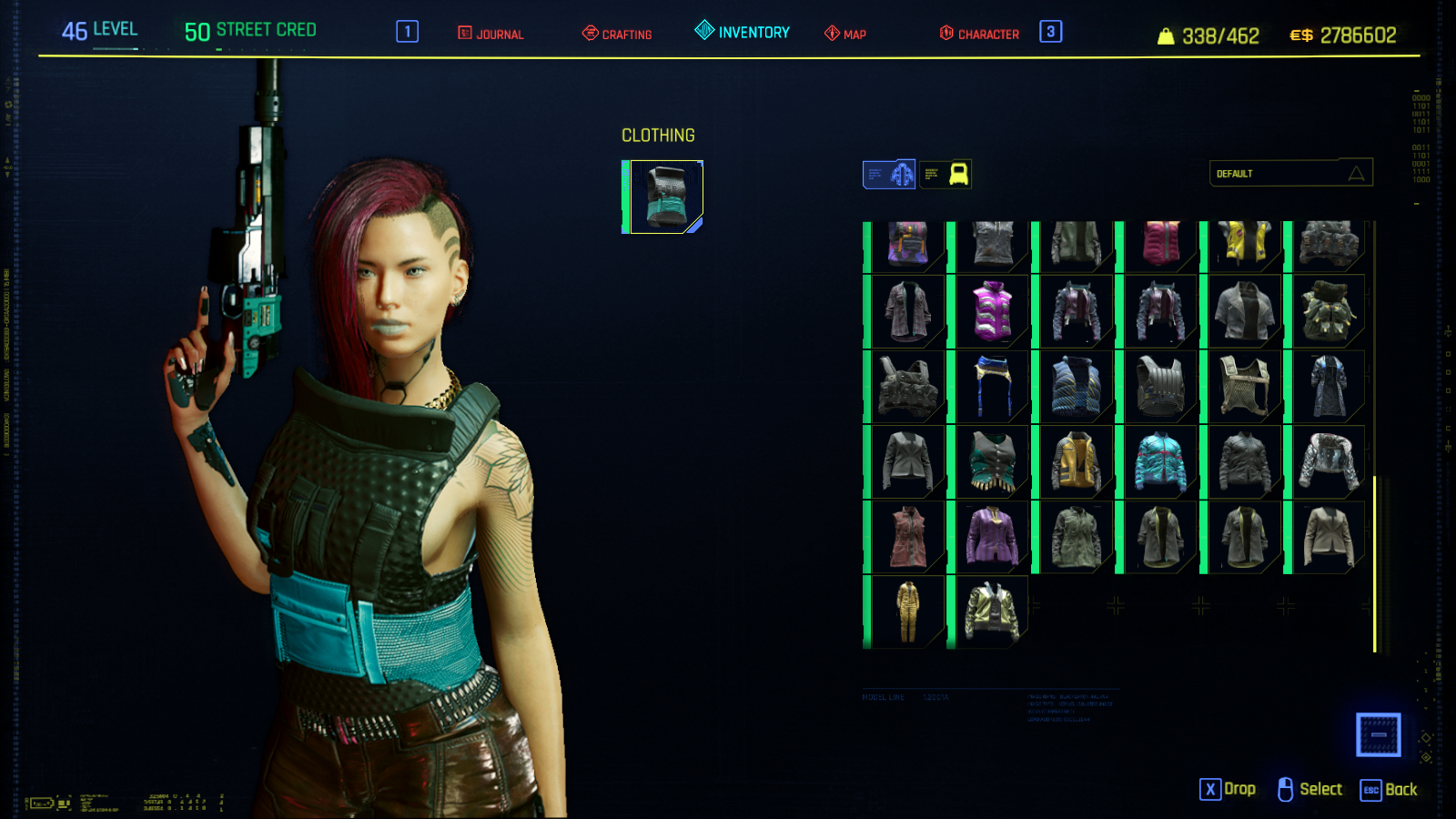Open the Map tab
The image size is (1456, 819).
(x=845, y=34)
